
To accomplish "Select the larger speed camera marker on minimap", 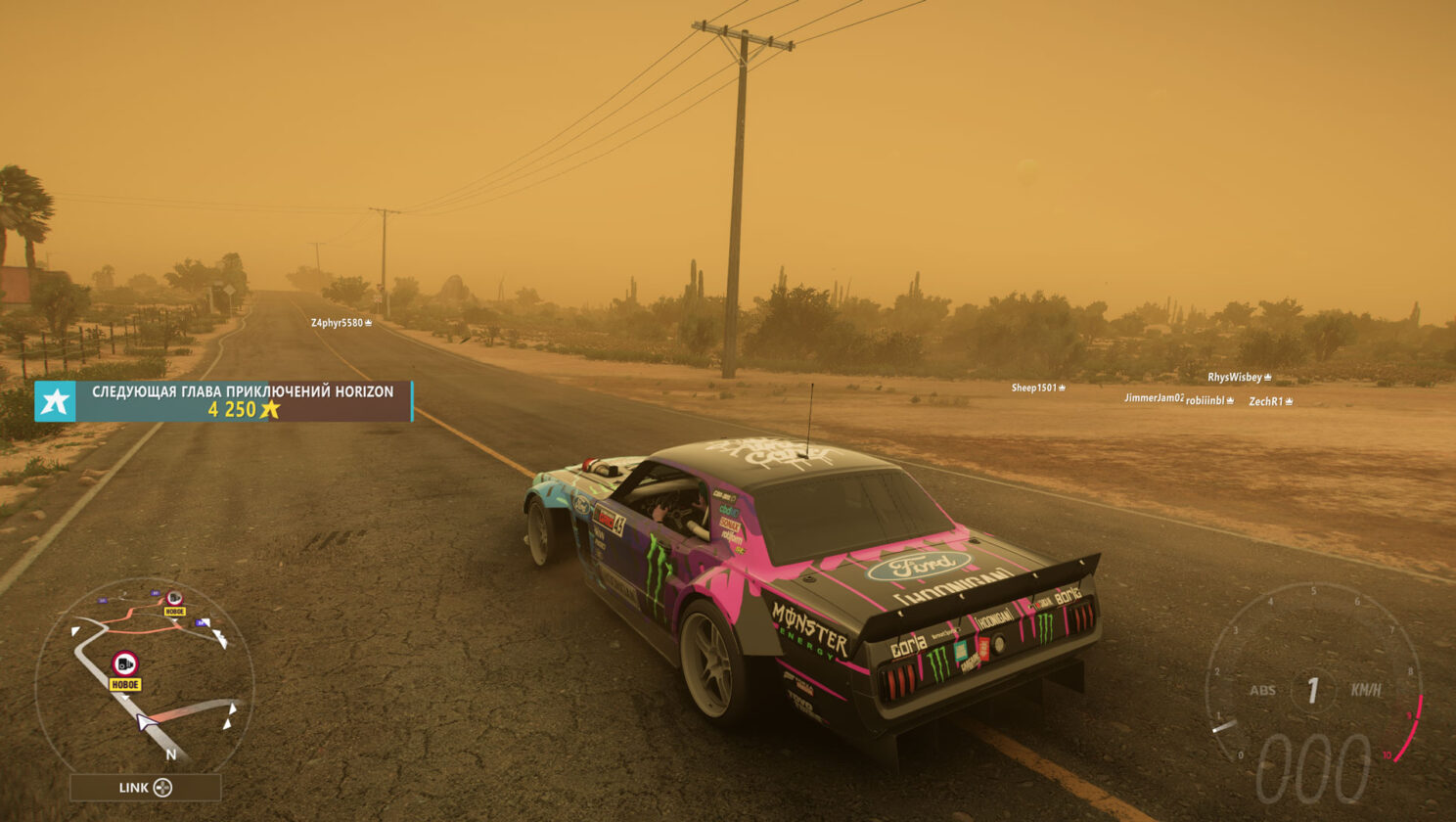I will pos(124,664).
